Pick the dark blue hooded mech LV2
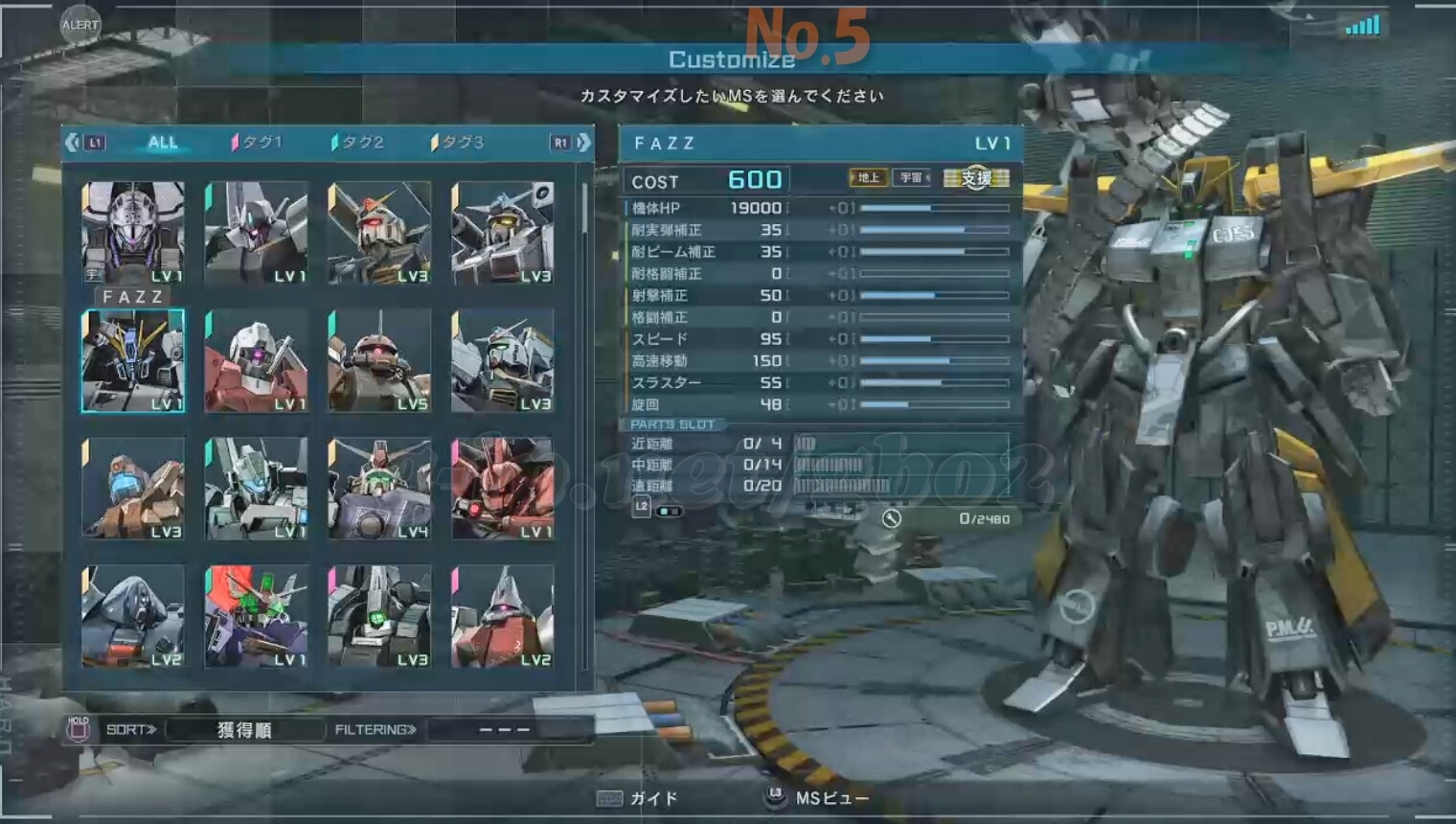The height and width of the screenshot is (824, 1456). pyautogui.click(x=133, y=616)
